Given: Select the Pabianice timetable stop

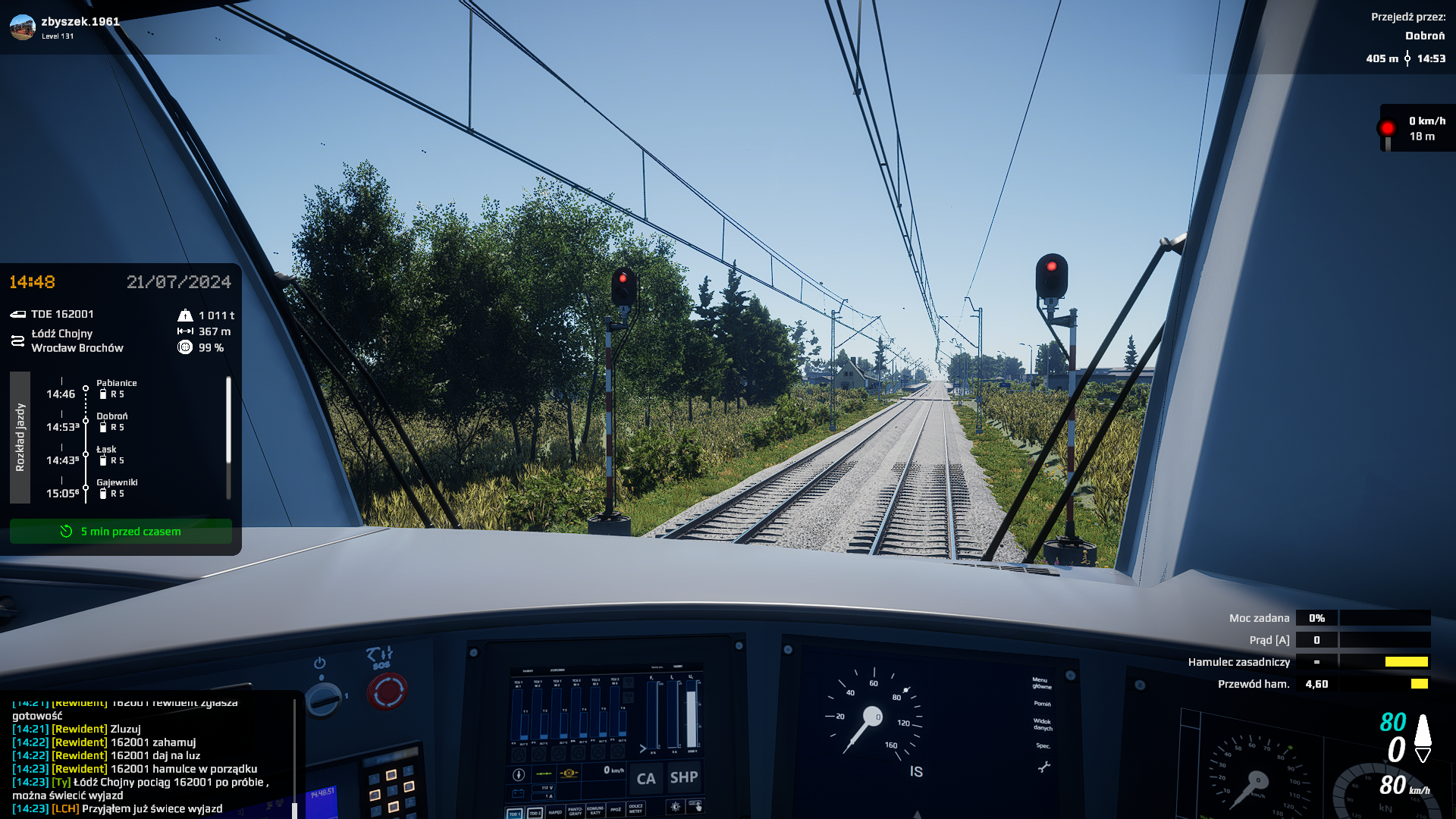Looking at the screenshot, I should [116, 388].
